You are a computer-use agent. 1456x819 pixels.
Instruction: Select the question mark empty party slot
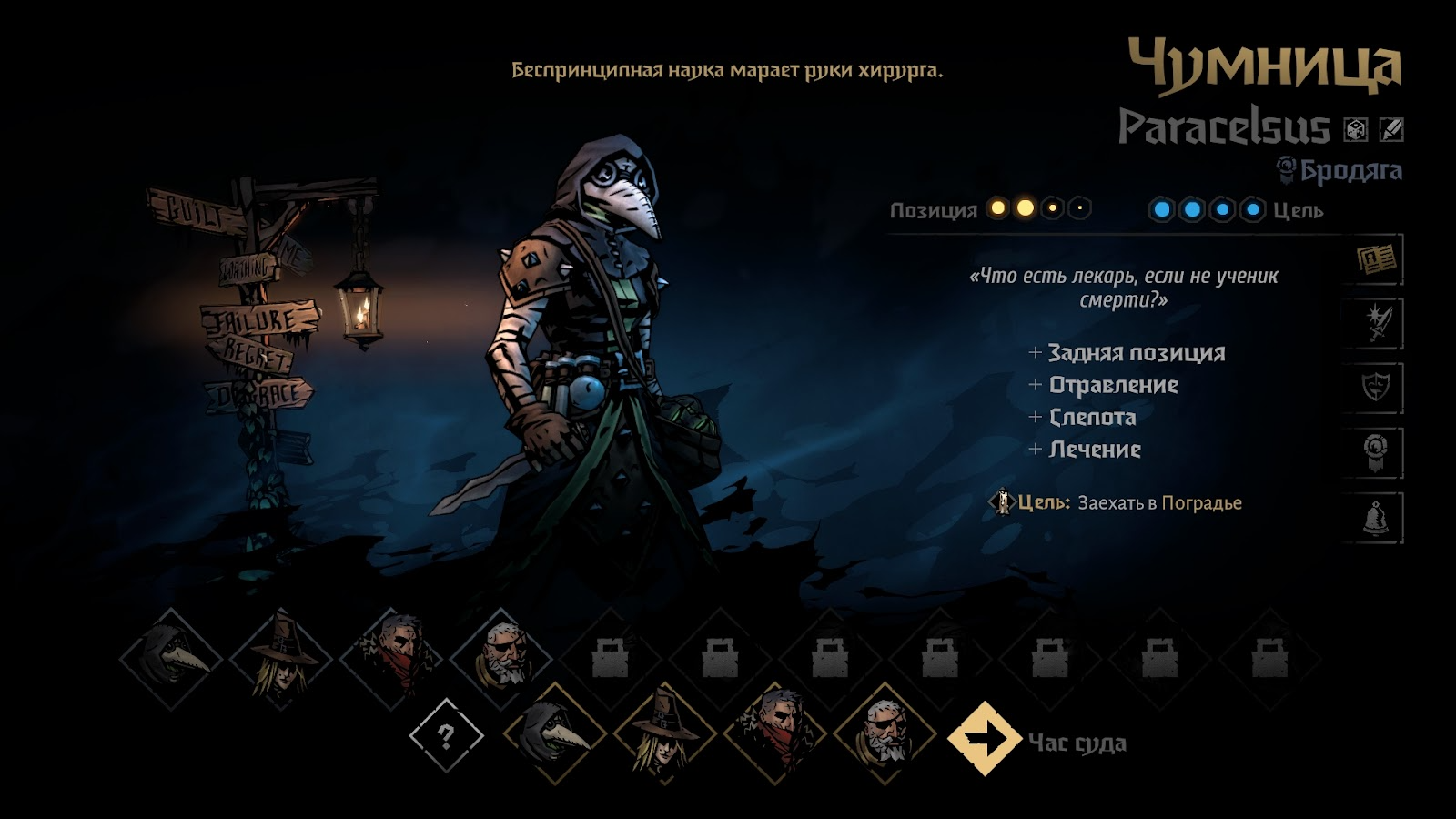[445, 737]
